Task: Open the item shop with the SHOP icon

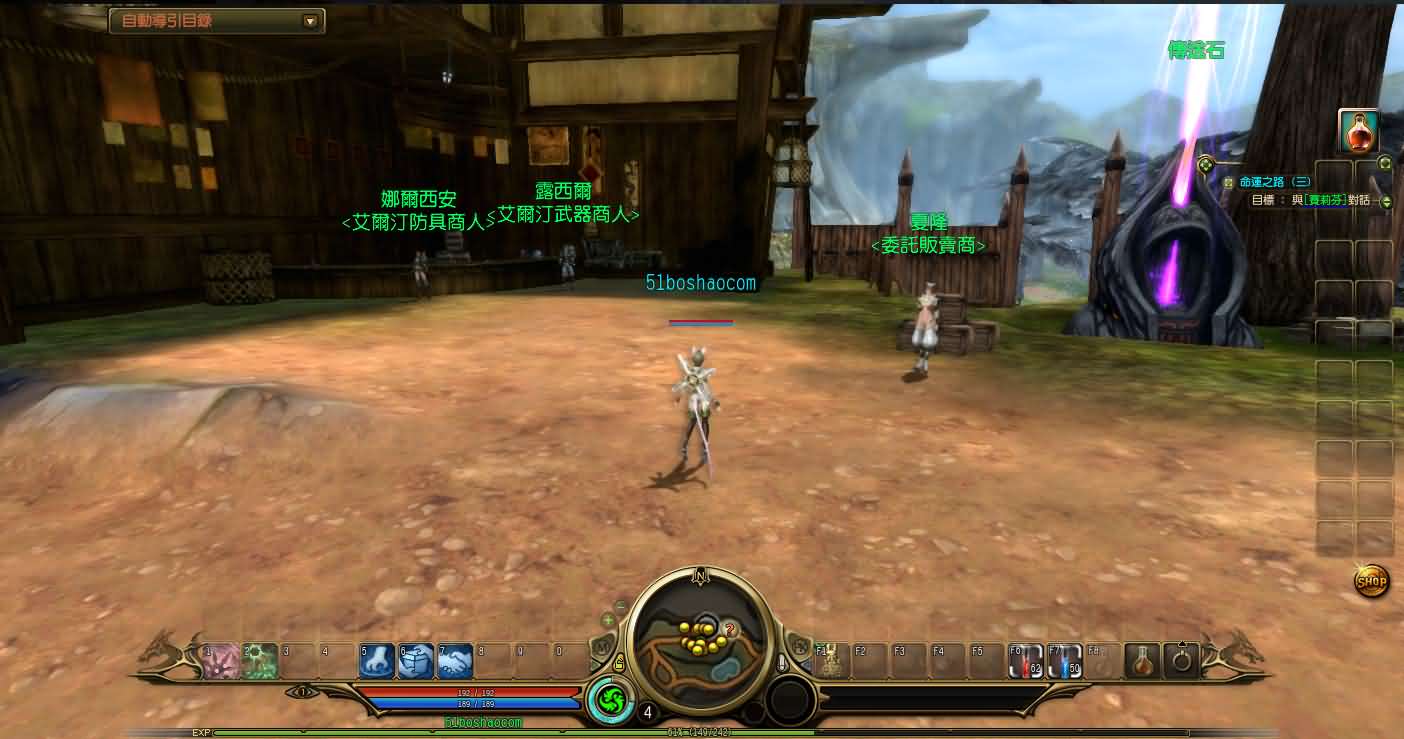Action: coord(1372,581)
